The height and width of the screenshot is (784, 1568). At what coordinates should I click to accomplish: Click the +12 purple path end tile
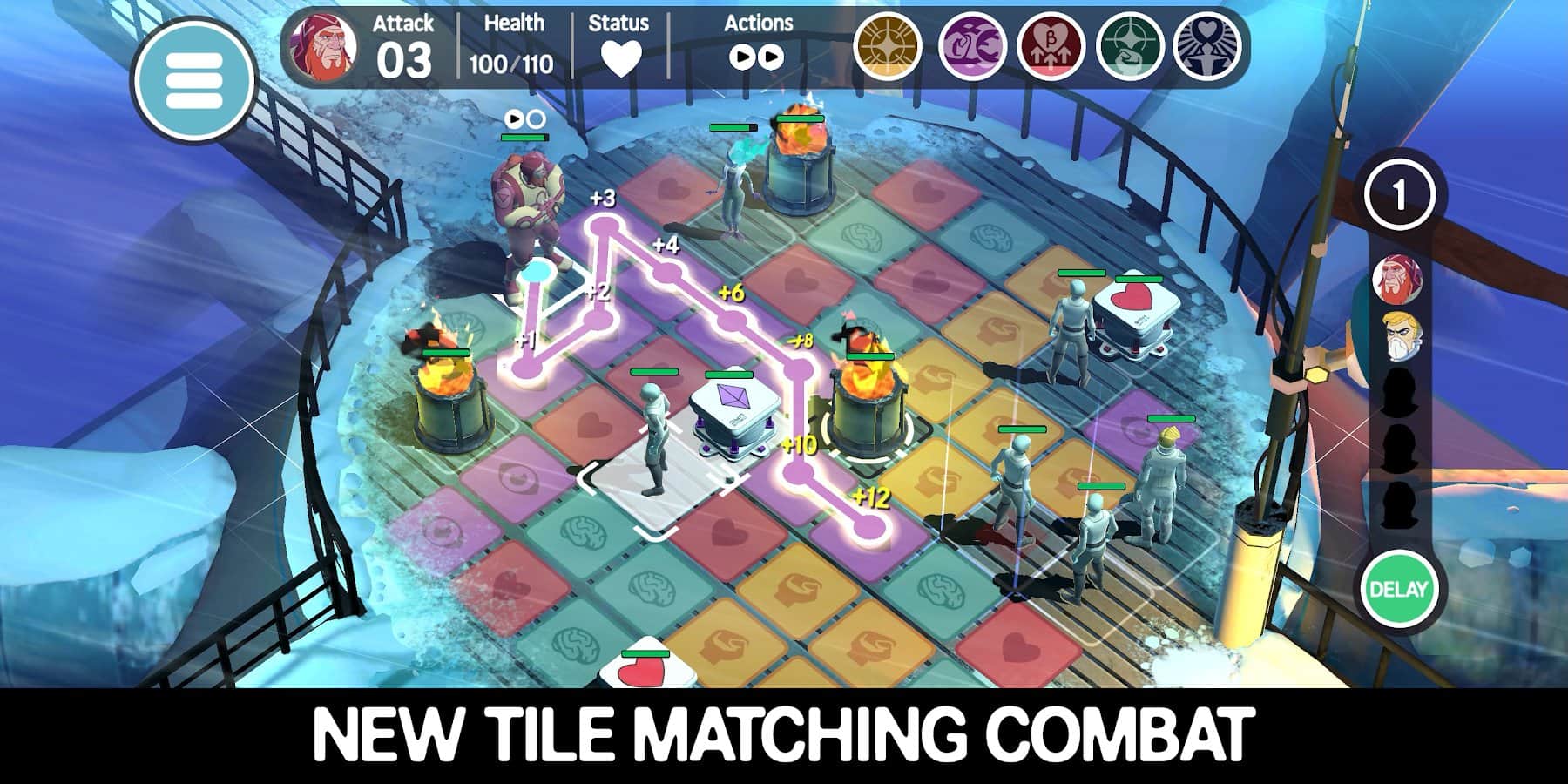coord(867,526)
